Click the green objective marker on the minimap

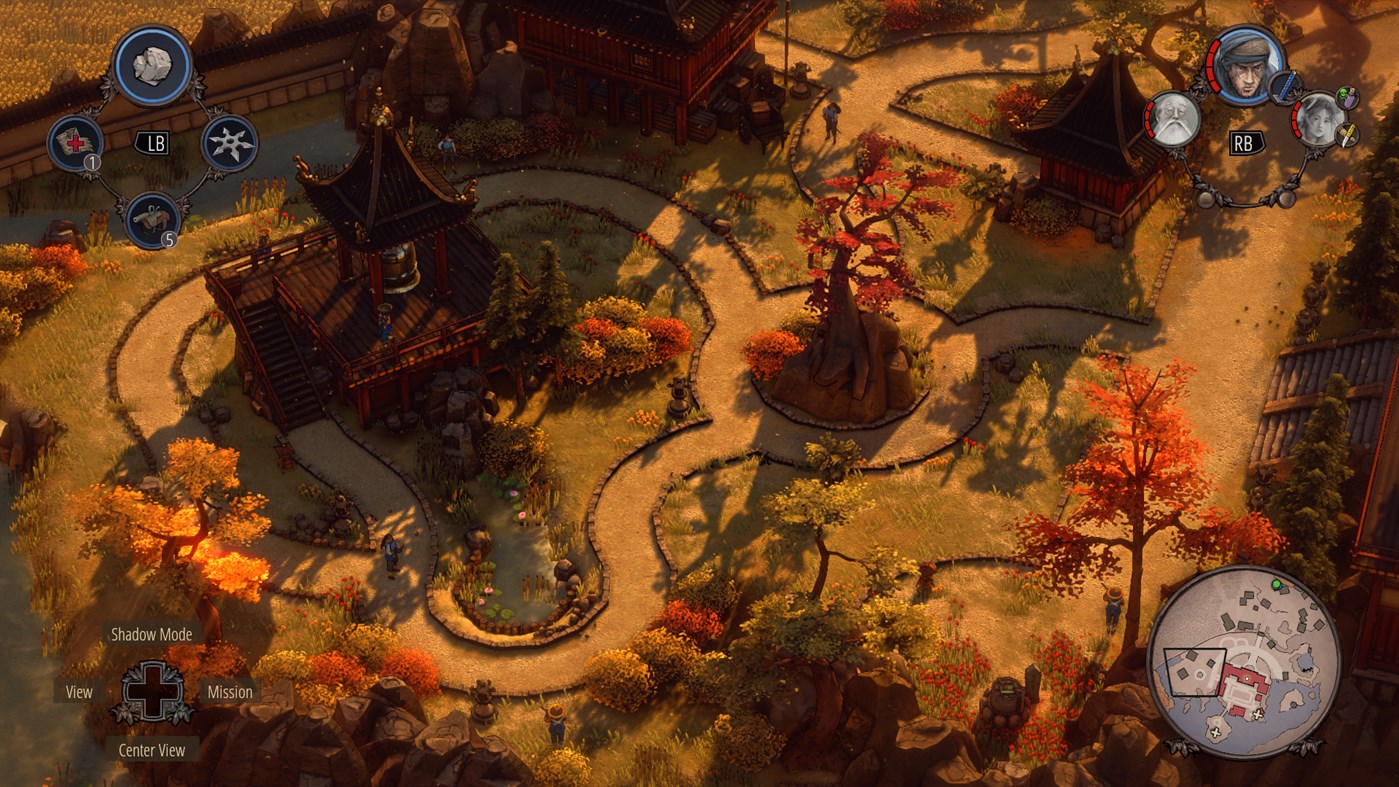point(1276,583)
